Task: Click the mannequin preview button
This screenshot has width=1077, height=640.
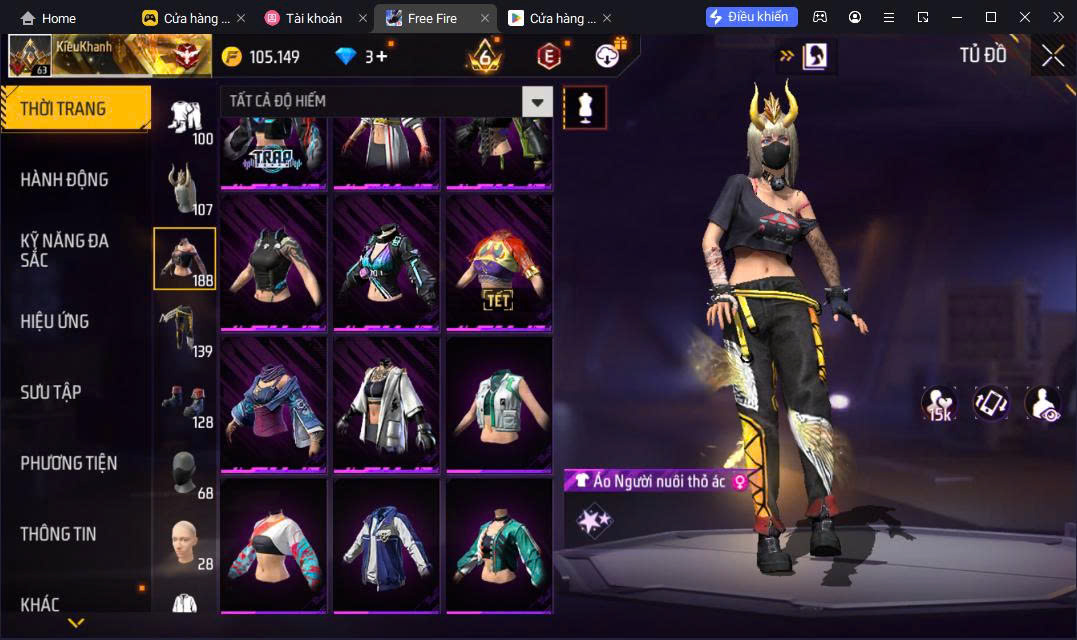Action: click(585, 107)
